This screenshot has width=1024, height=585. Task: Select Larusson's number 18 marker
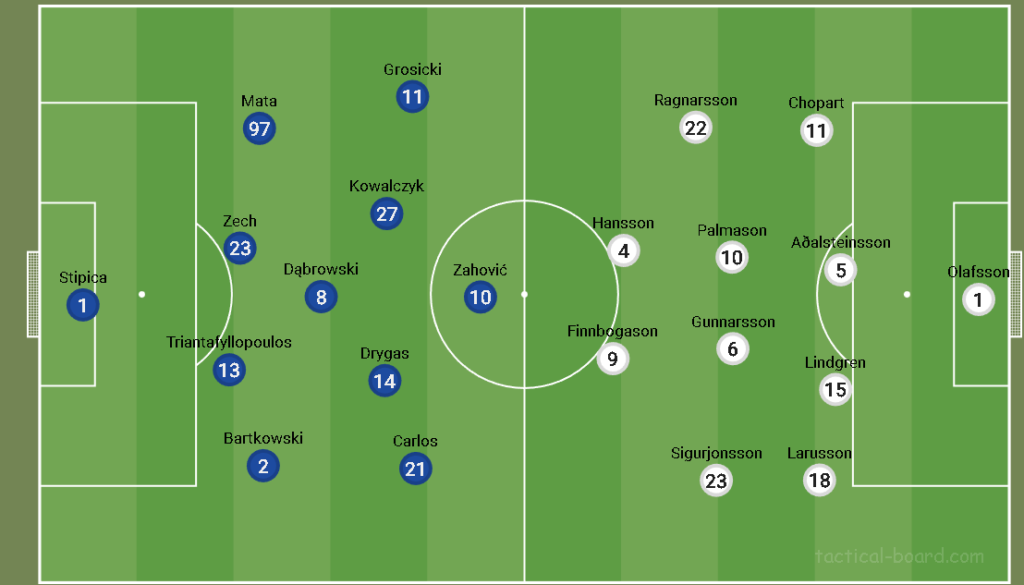click(x=819, y=481)
